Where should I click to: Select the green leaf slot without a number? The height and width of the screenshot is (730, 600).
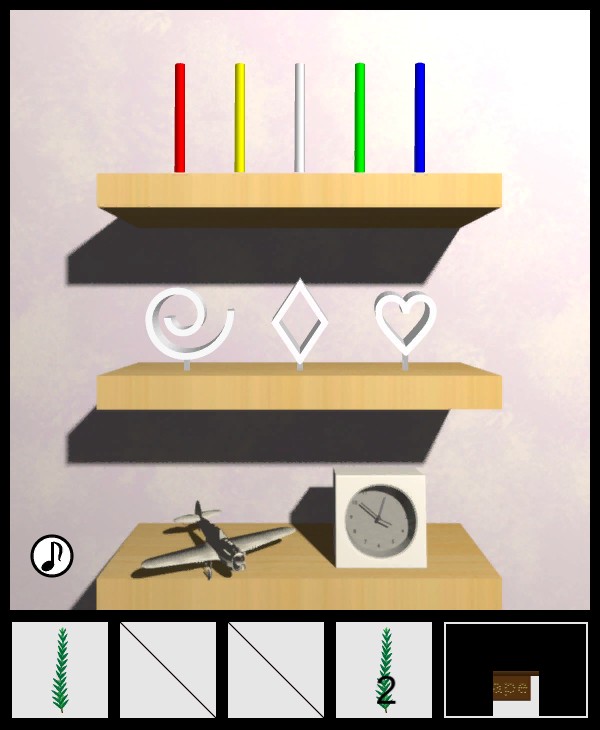click(60, 670)
